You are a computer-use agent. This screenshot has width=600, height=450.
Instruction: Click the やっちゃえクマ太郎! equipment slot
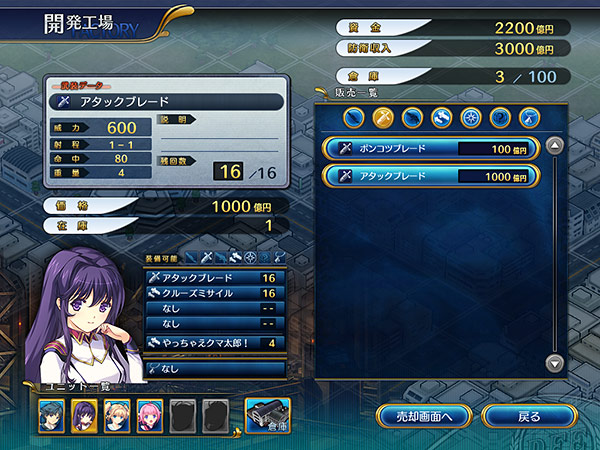(x=213, y=343)
